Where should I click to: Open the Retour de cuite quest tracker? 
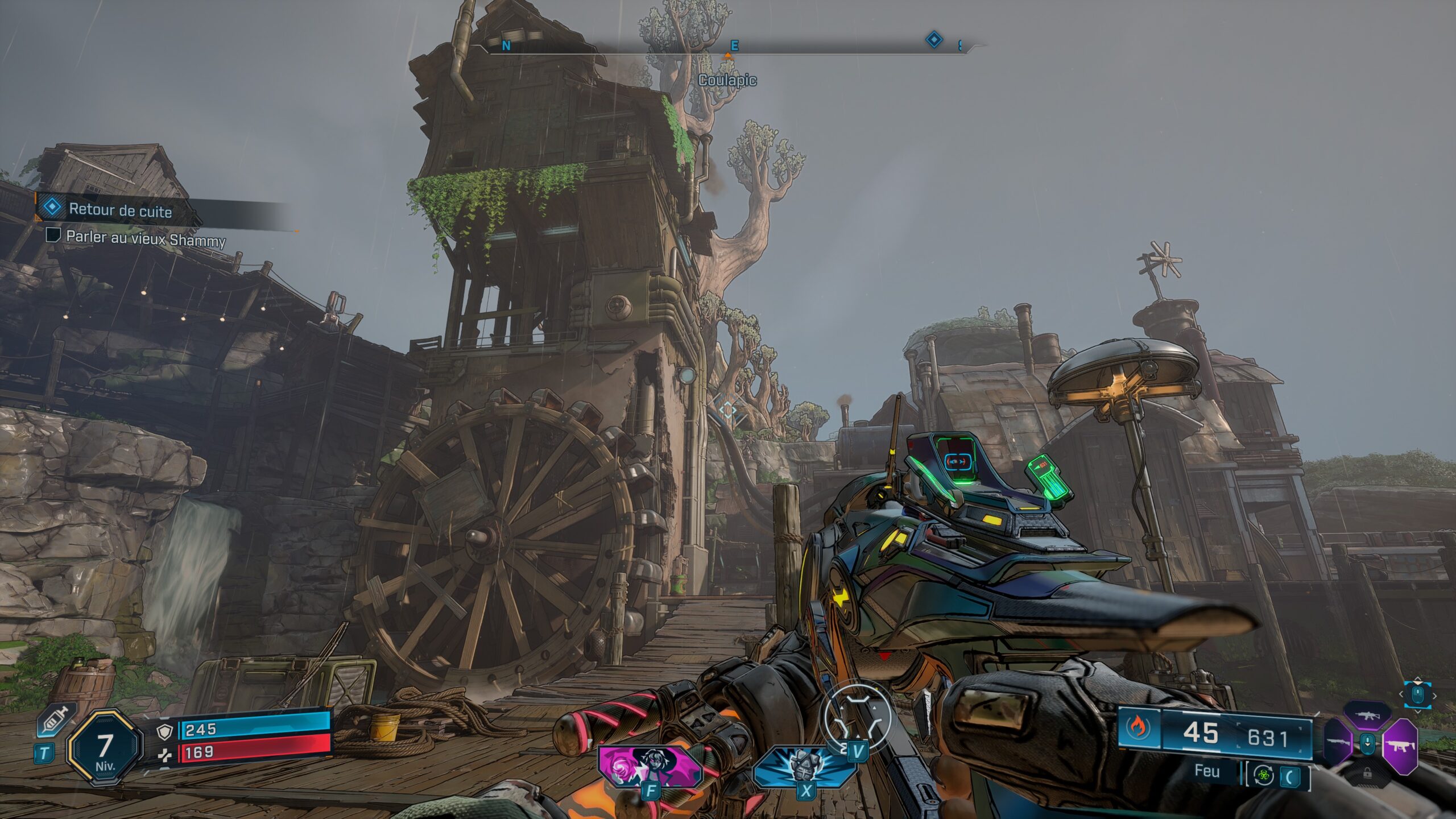120,210
